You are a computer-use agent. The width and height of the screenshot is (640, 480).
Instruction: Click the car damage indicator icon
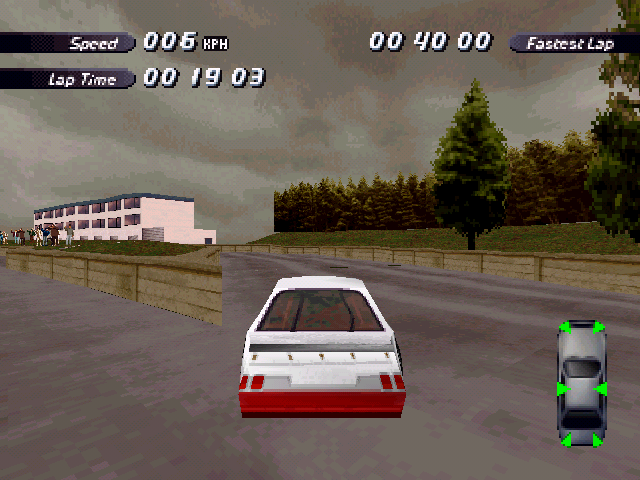581,383
